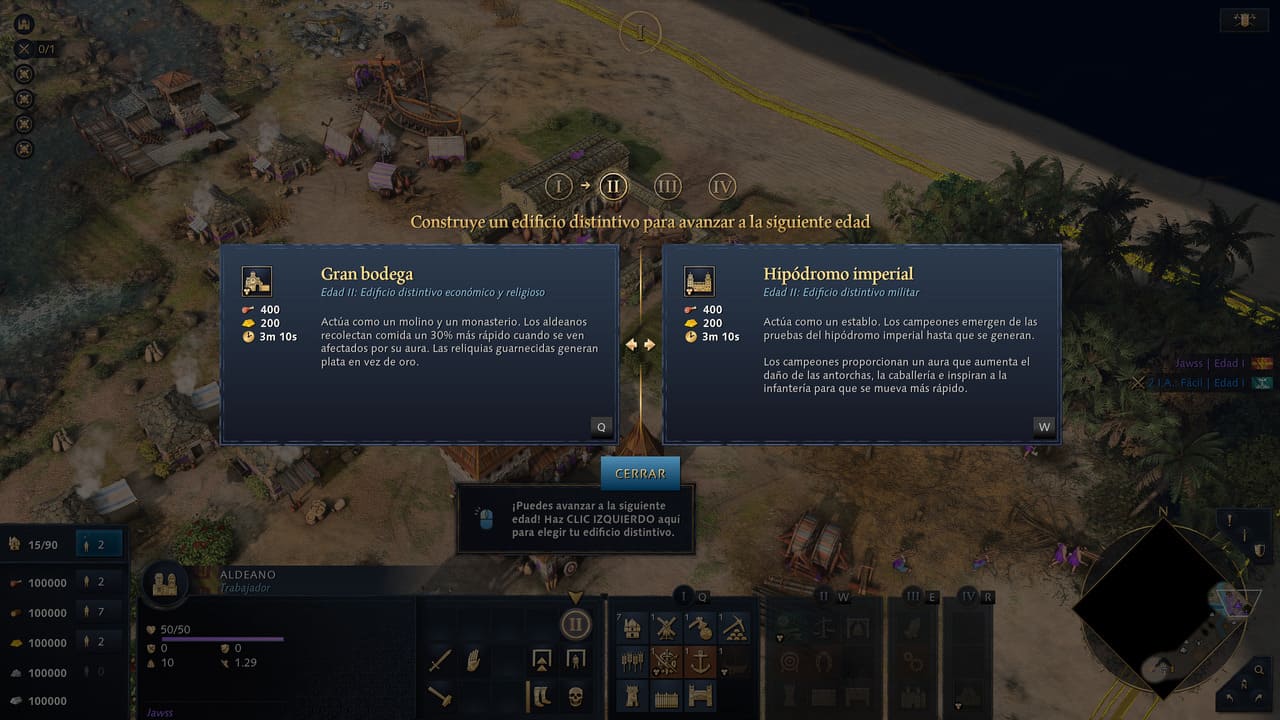
Task: Open the top-right menu button
Action: 1245,20
